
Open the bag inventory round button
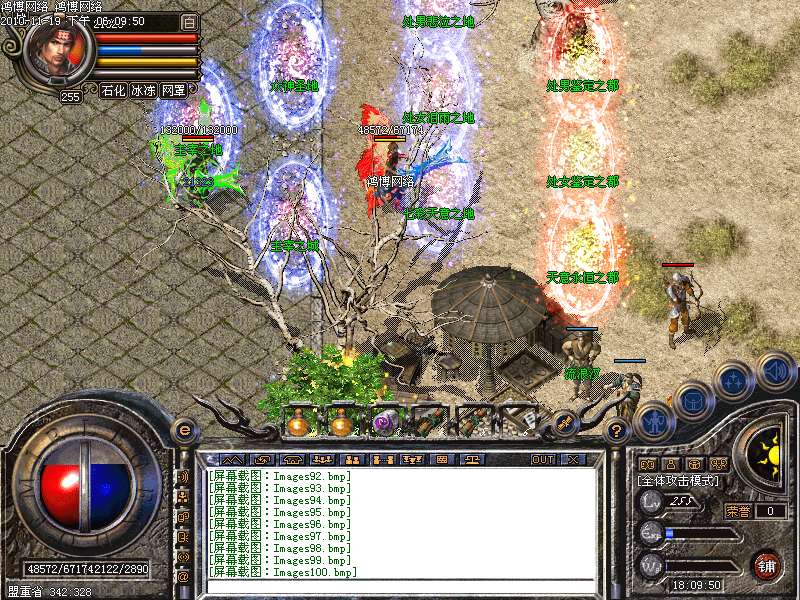[693, 401]
